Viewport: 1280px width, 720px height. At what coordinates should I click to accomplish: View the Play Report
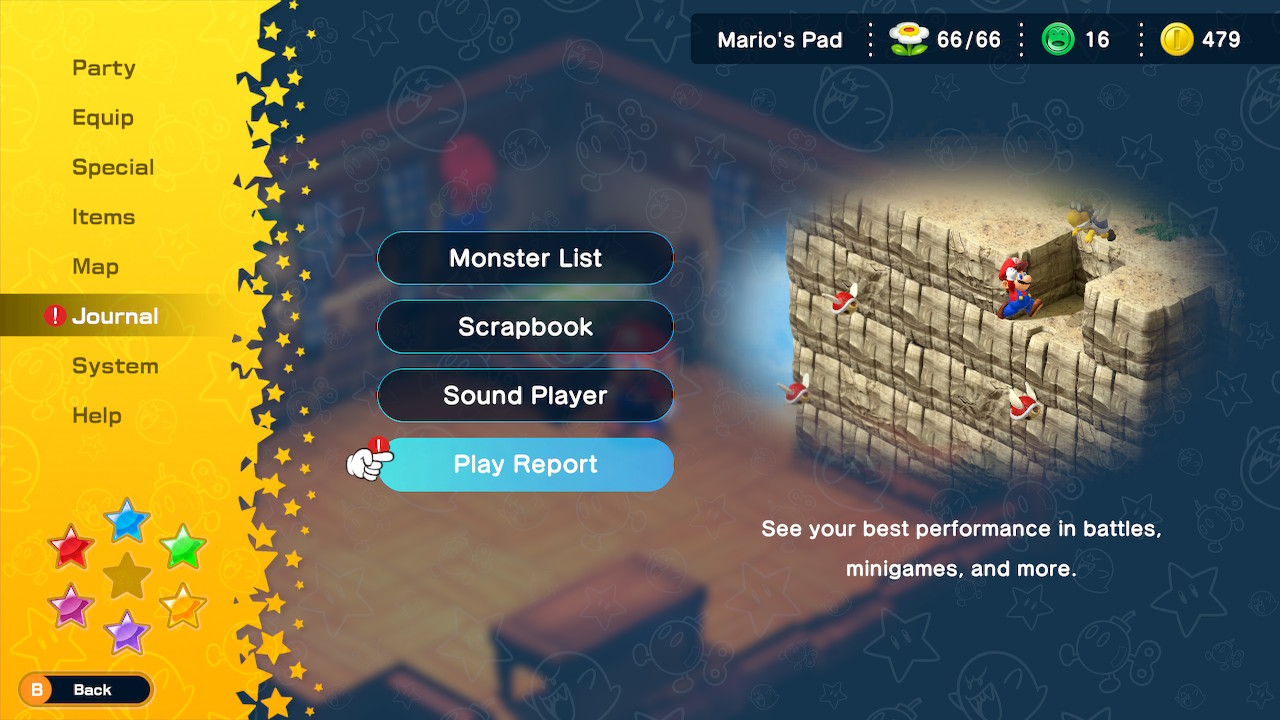pyautogui.click(x=525, y=464)
